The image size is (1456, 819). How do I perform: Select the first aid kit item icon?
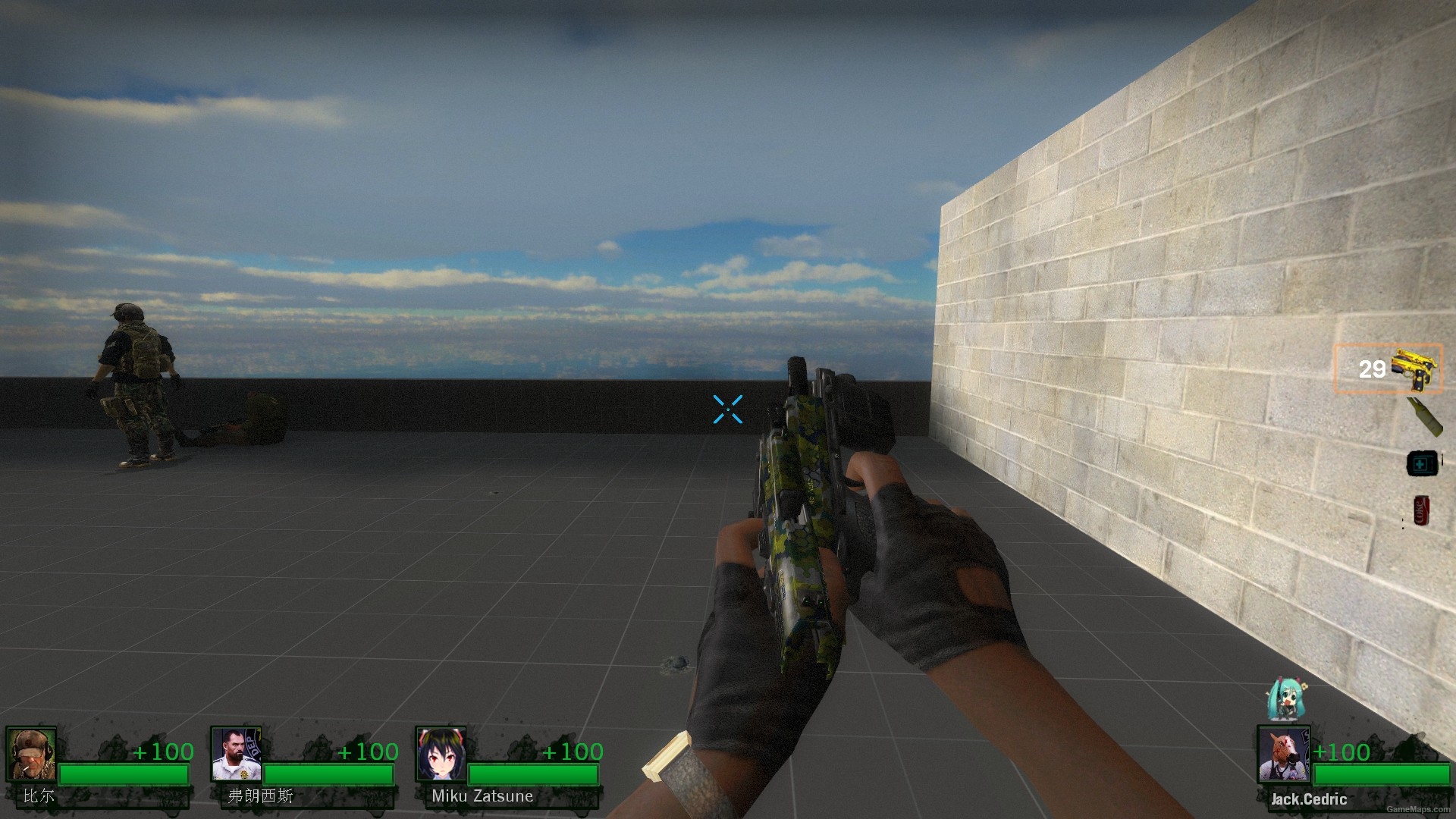pyautogui.click(x=1422, y=463)
